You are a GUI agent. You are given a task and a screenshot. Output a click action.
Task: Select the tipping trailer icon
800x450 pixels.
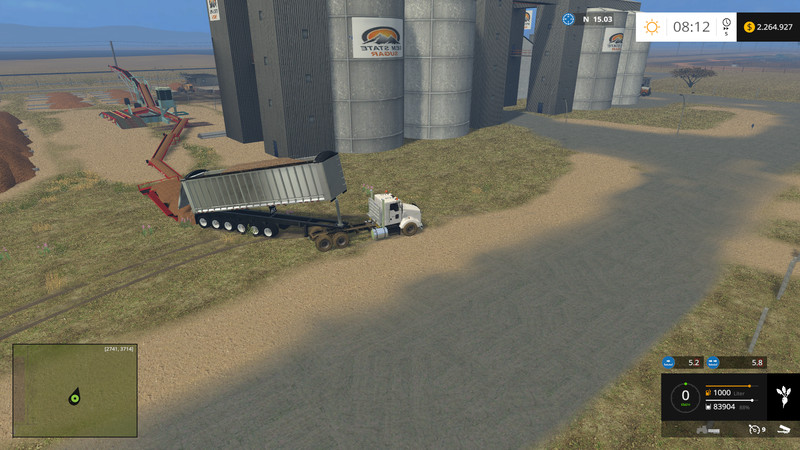(782, 430)
